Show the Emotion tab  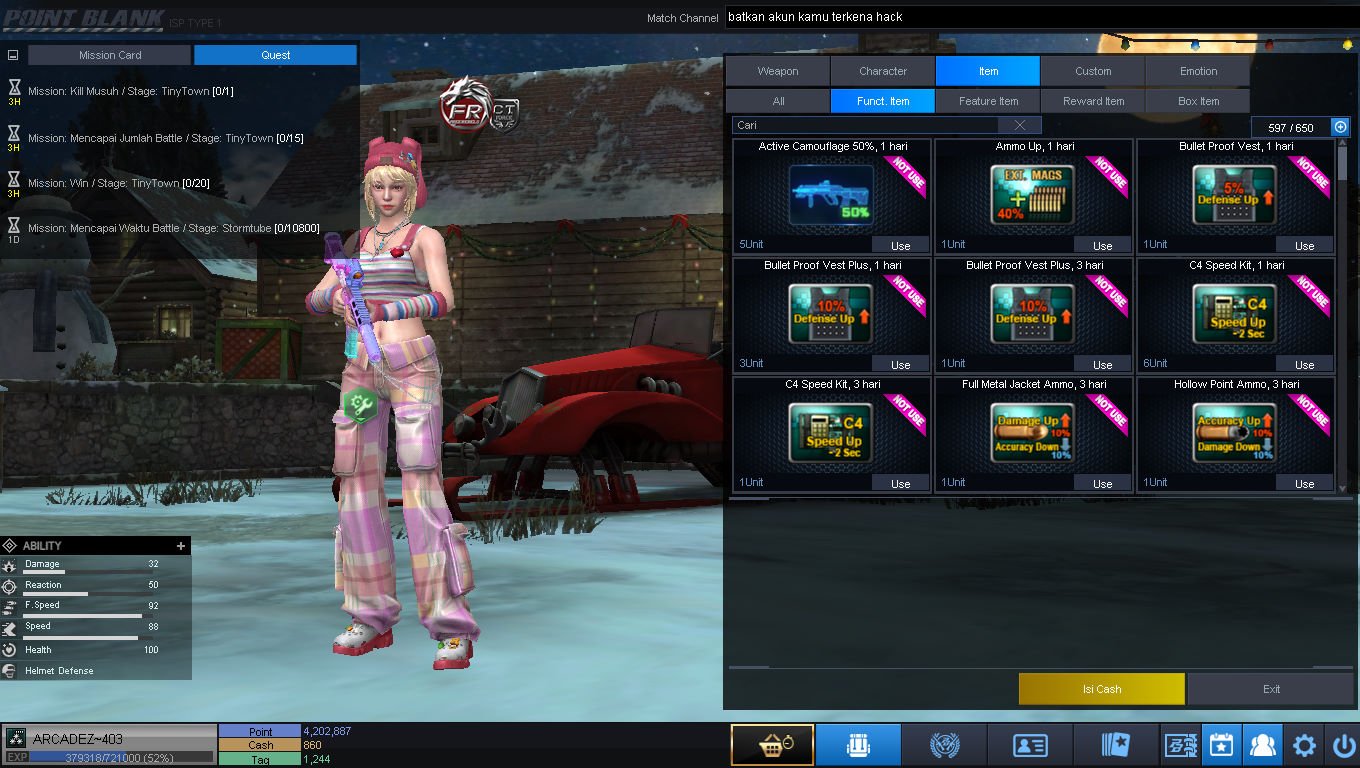1198,71
